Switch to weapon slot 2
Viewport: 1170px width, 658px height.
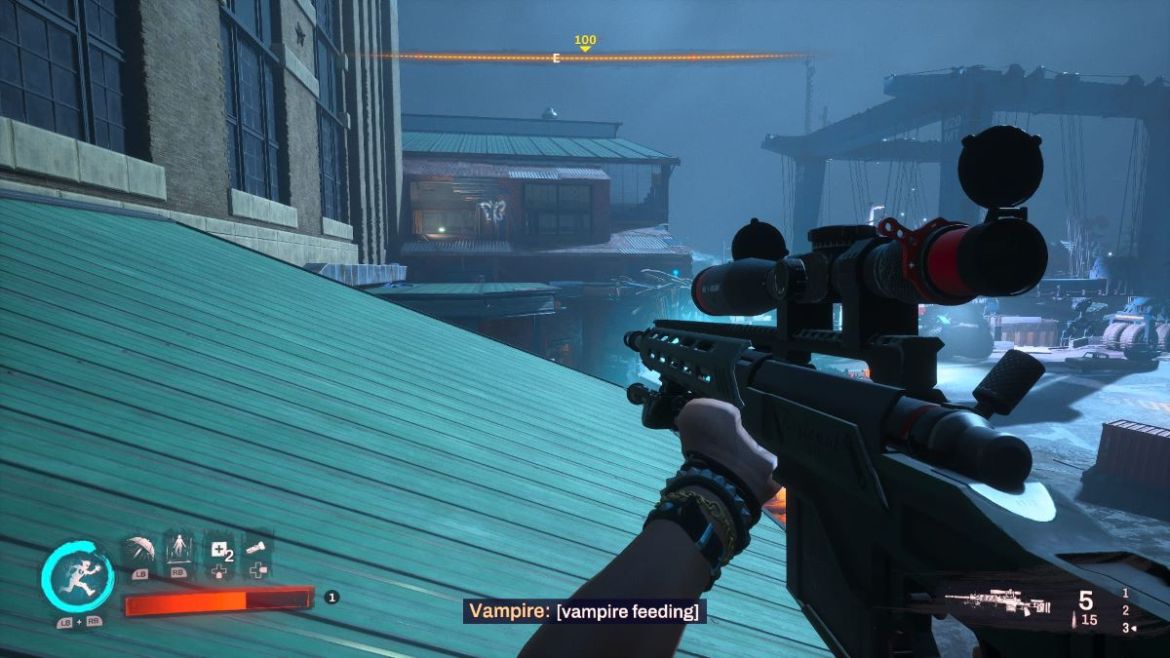click(1125, 610)
